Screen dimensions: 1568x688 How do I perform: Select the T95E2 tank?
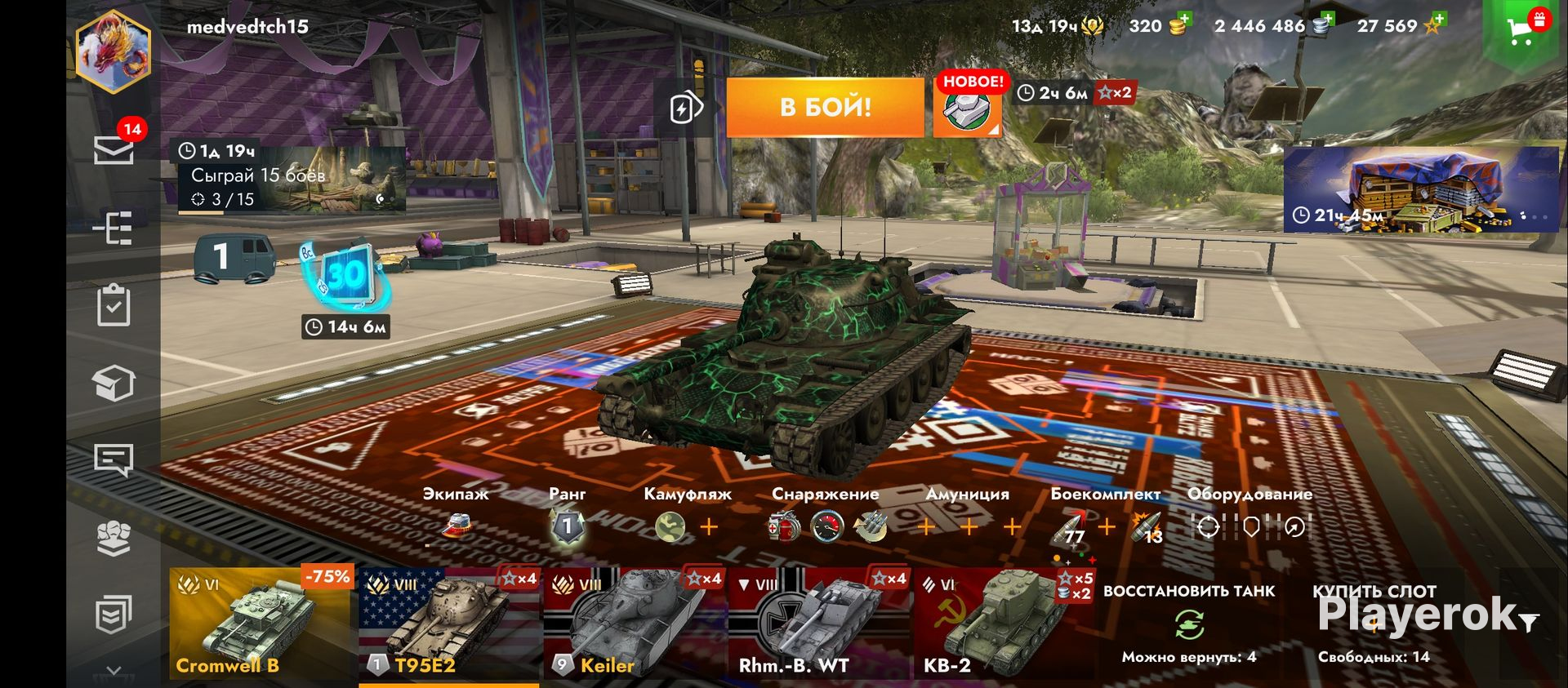[x=448, y=624]
